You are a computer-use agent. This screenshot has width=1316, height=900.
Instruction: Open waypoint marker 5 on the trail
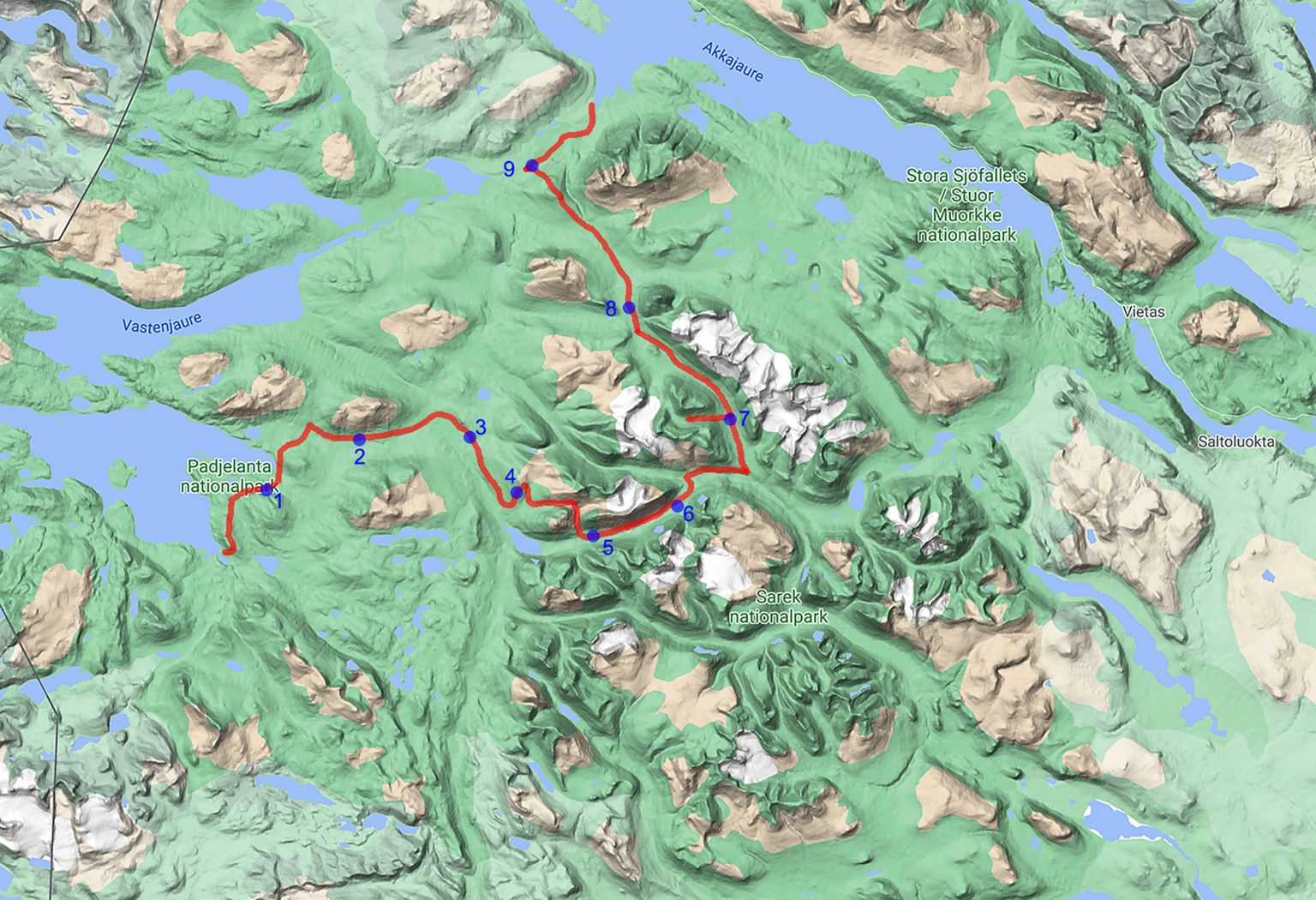pyautogui.click(x=593, y=536)
